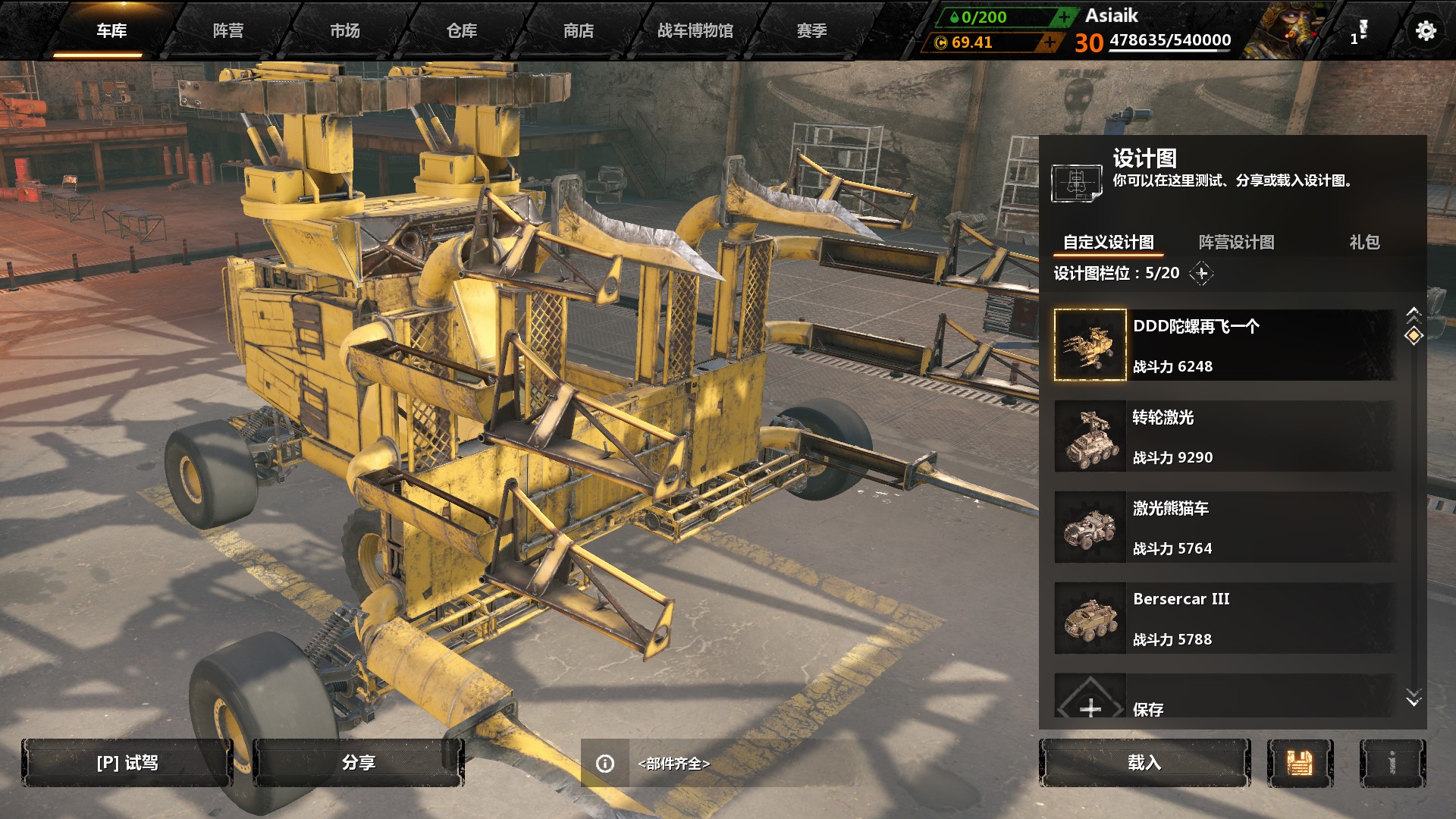Go to the 商店 shop tab
The width and height of the screenshot is (1456, 819).
[579, 30]
